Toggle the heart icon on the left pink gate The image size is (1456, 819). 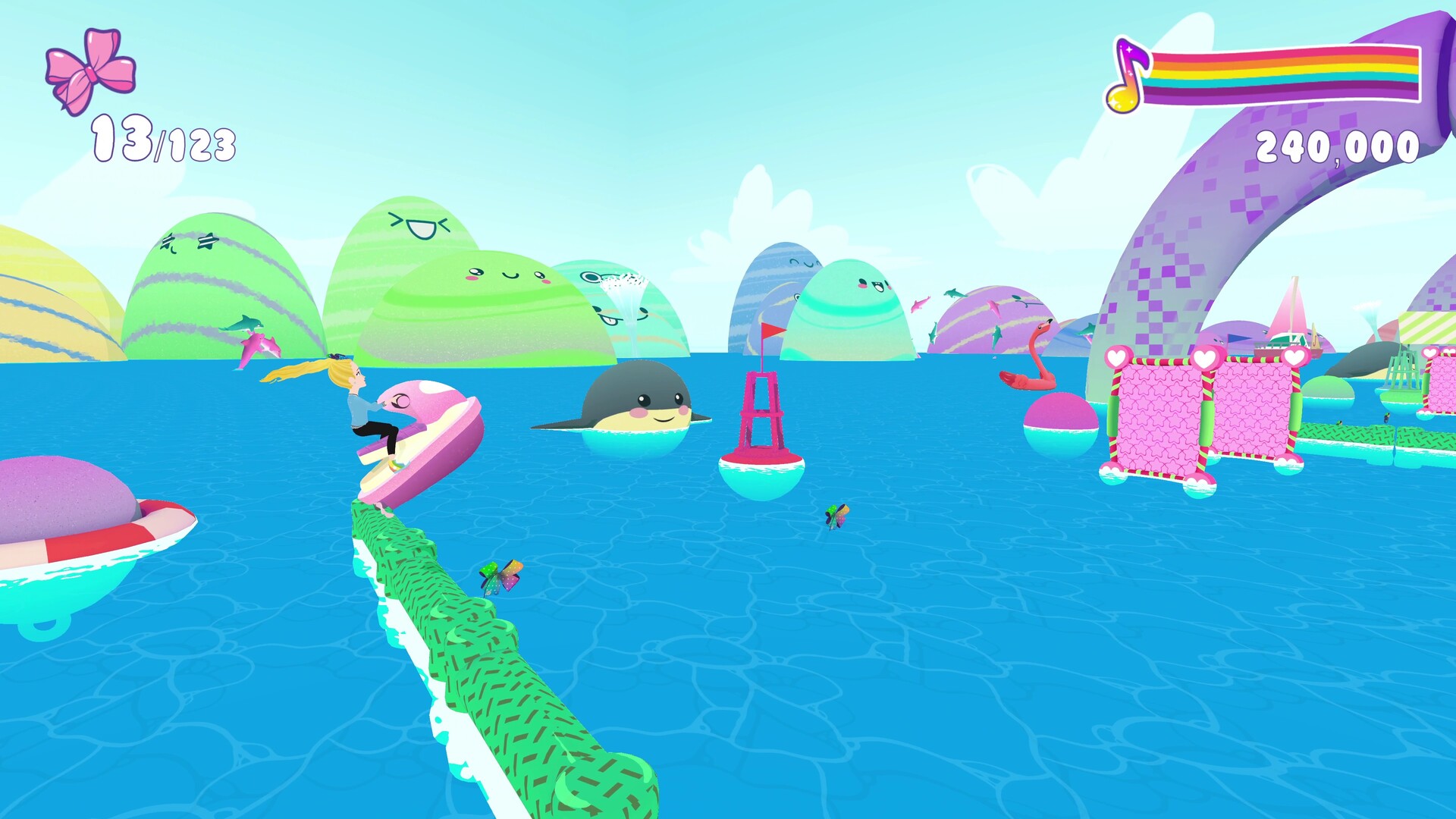1116,357
